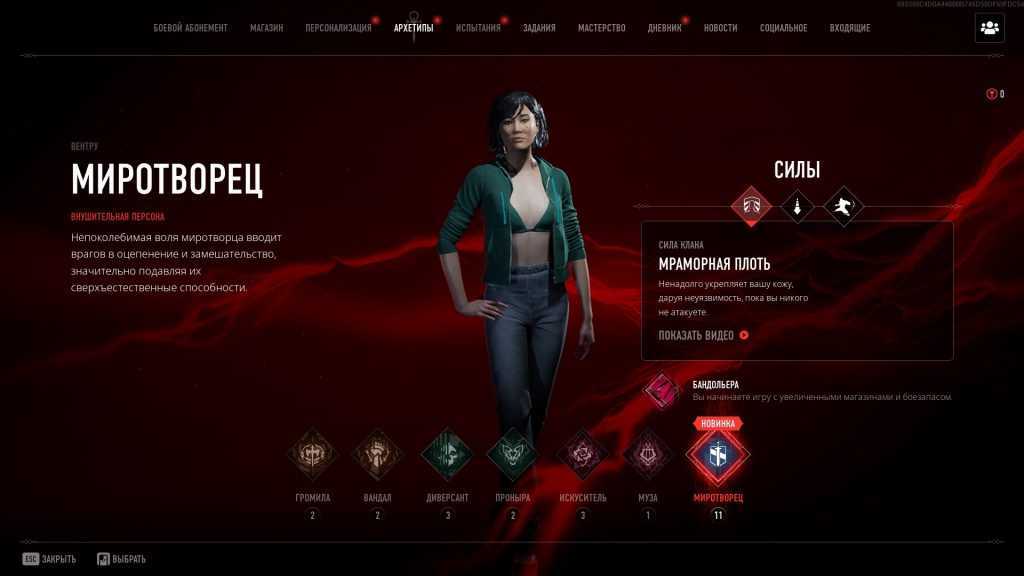Switch to the Магазин tab

[x=266, y=28]
